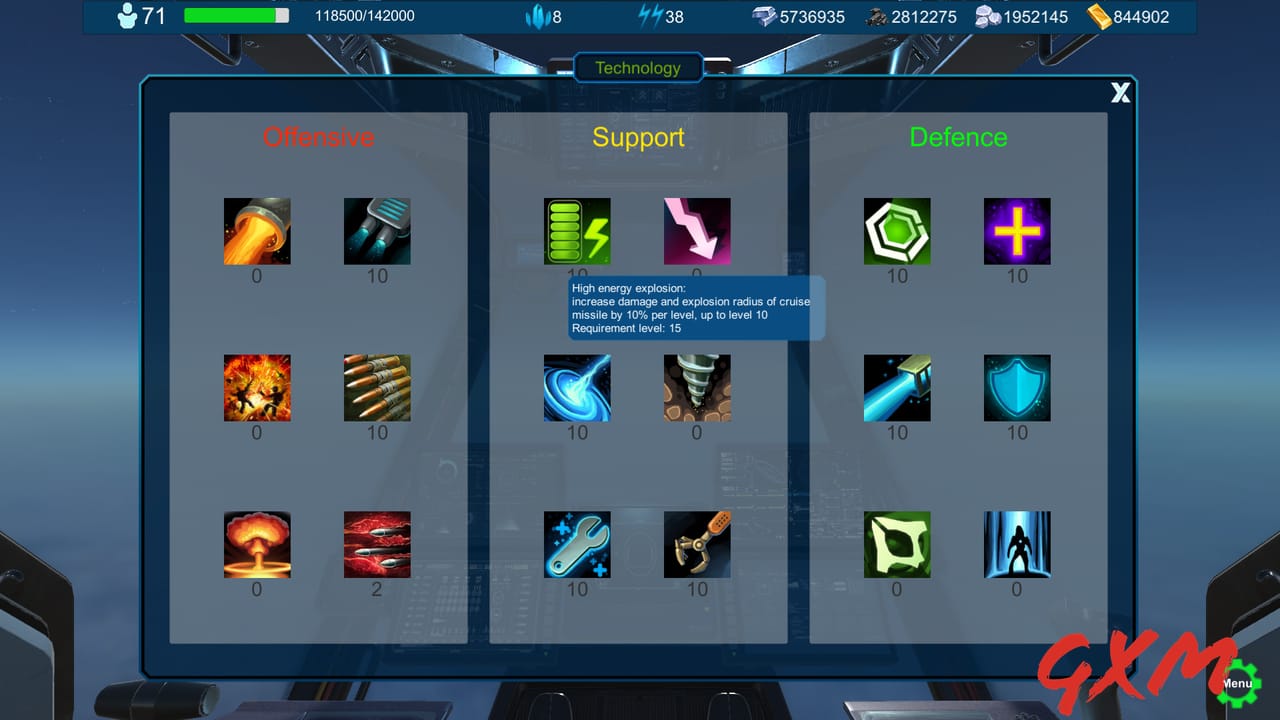Select the drill support technology
1280x720 pixels.
[x=697, y=387]
